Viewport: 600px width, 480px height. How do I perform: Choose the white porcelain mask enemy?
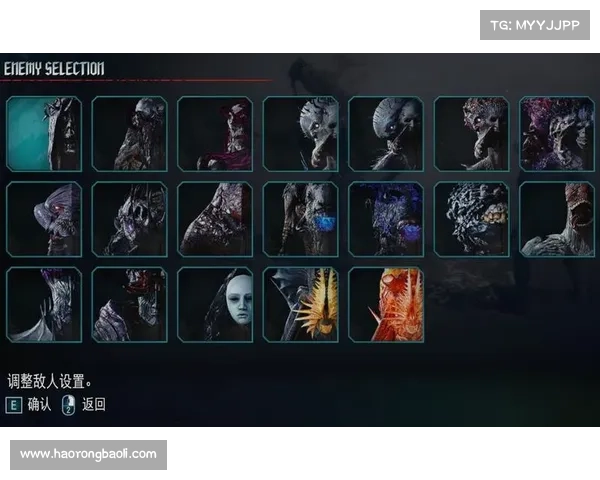click(215, 304)
